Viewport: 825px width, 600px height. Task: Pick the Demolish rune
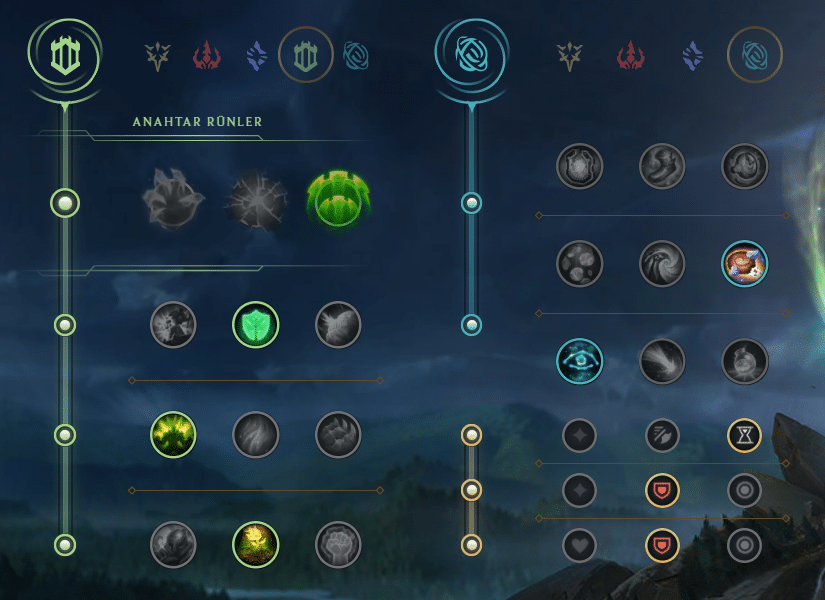pos(173,325)
